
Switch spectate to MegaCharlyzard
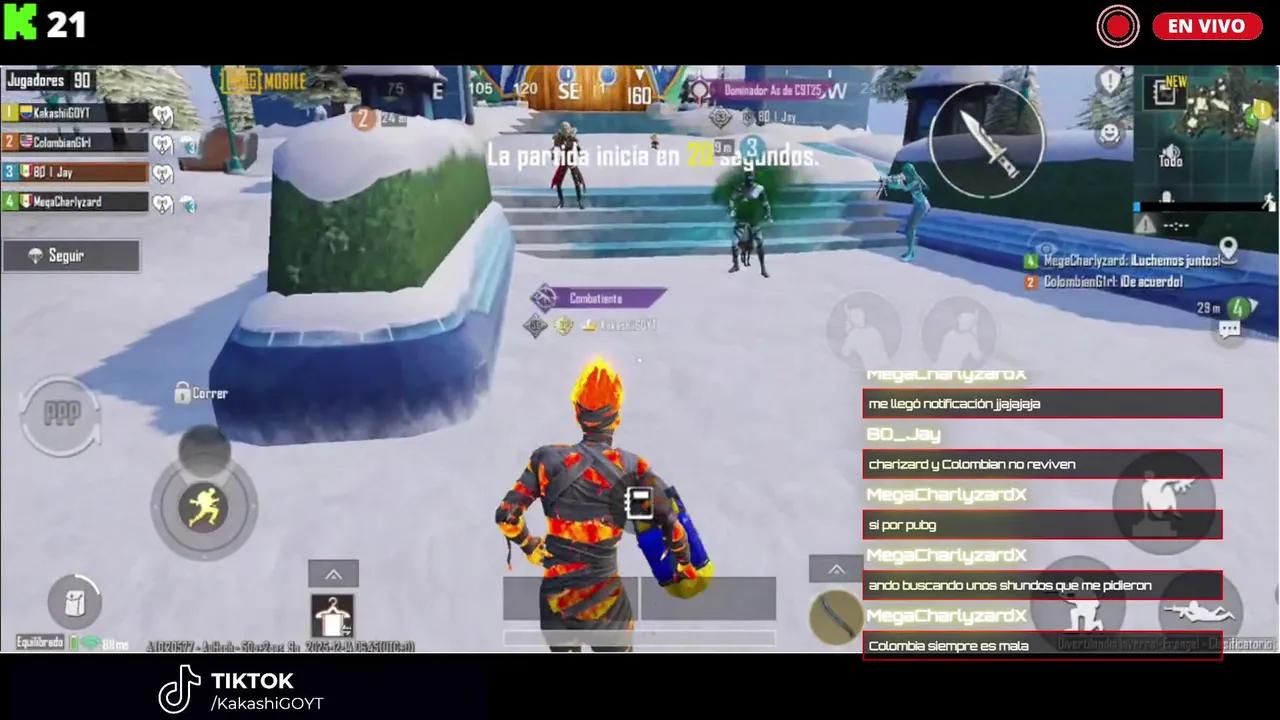pyautogui.click(x=75, y=203)
